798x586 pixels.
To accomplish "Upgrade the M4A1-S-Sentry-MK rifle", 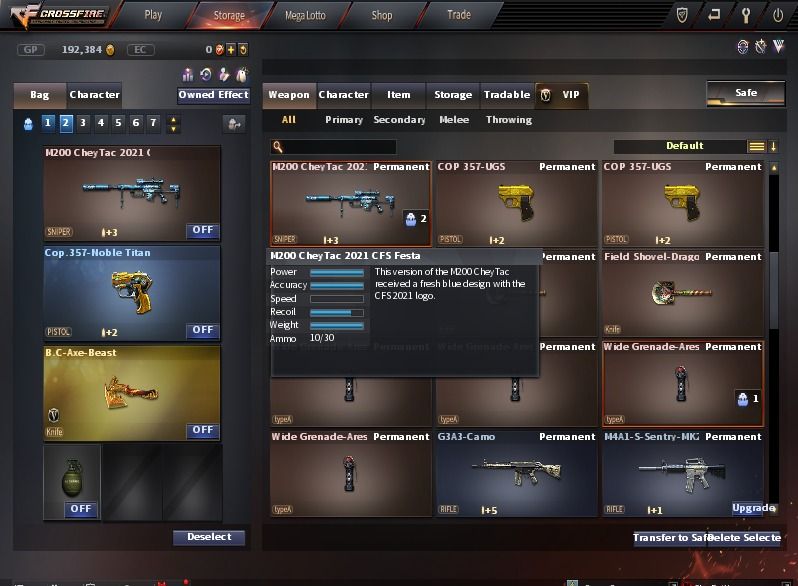I will coord(753,508).
